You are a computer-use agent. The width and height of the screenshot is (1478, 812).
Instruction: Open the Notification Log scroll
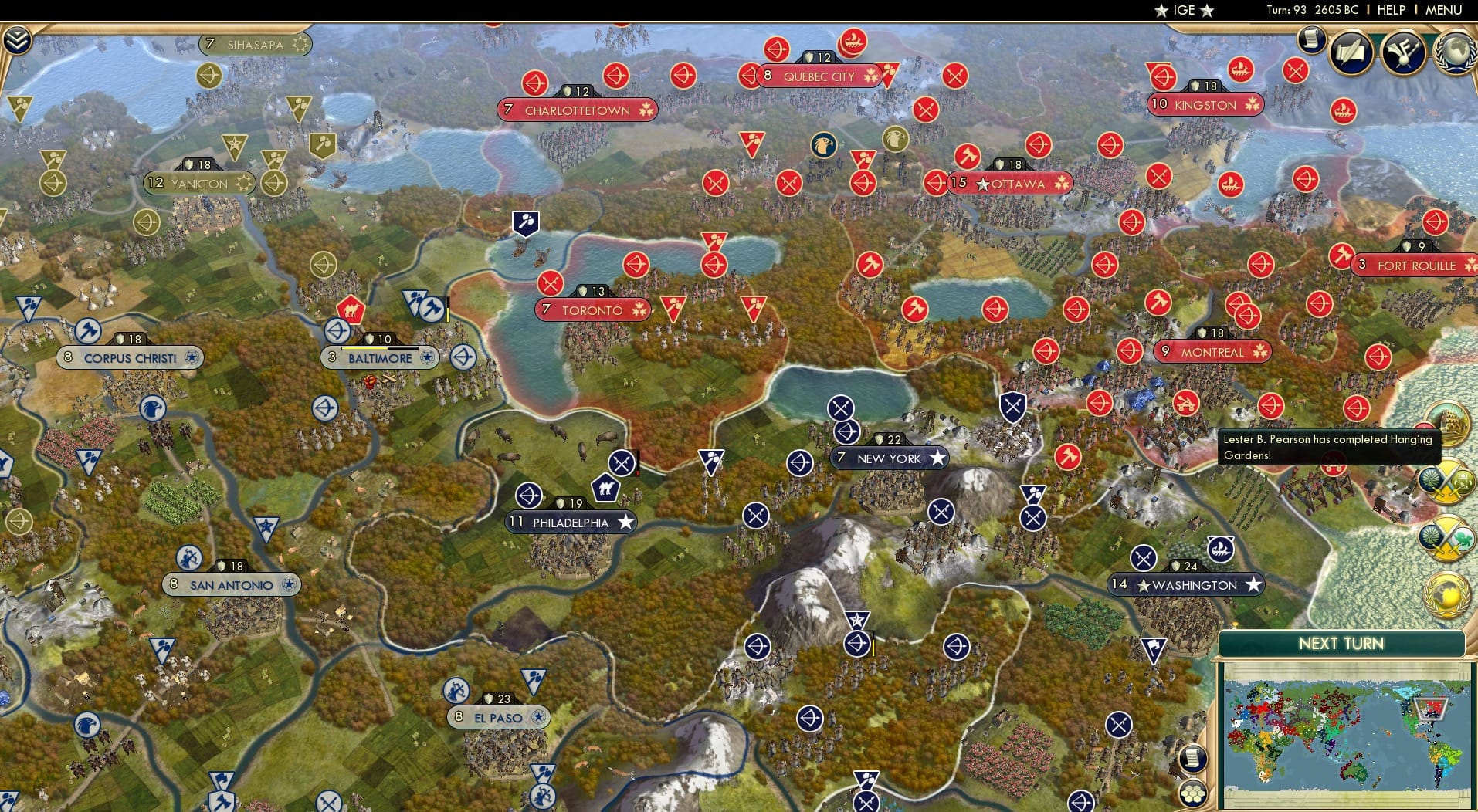point(1310,39)
